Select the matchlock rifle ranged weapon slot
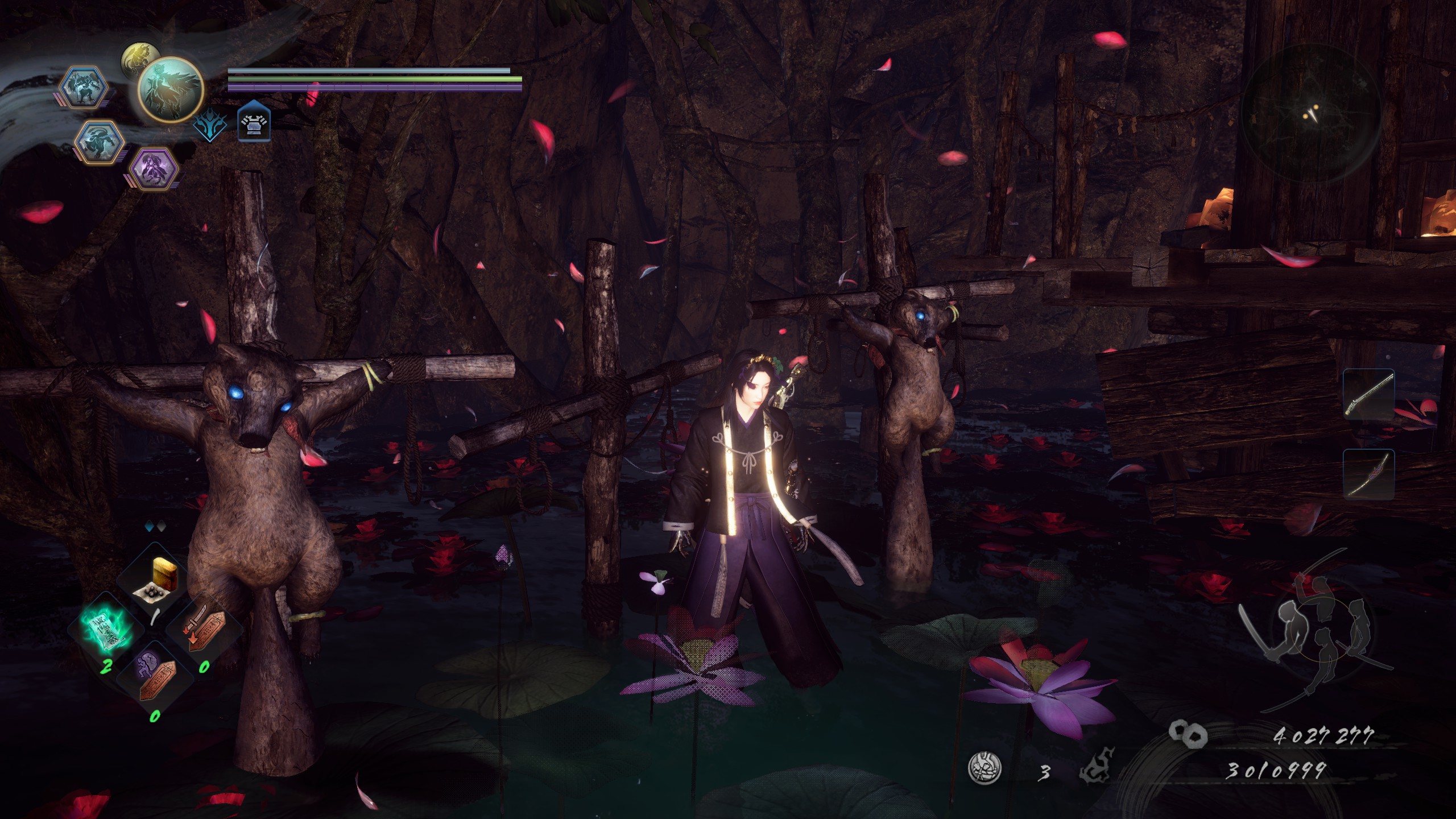The height and width of the screenshot is (819, 1456). [x=1368, y=394]
